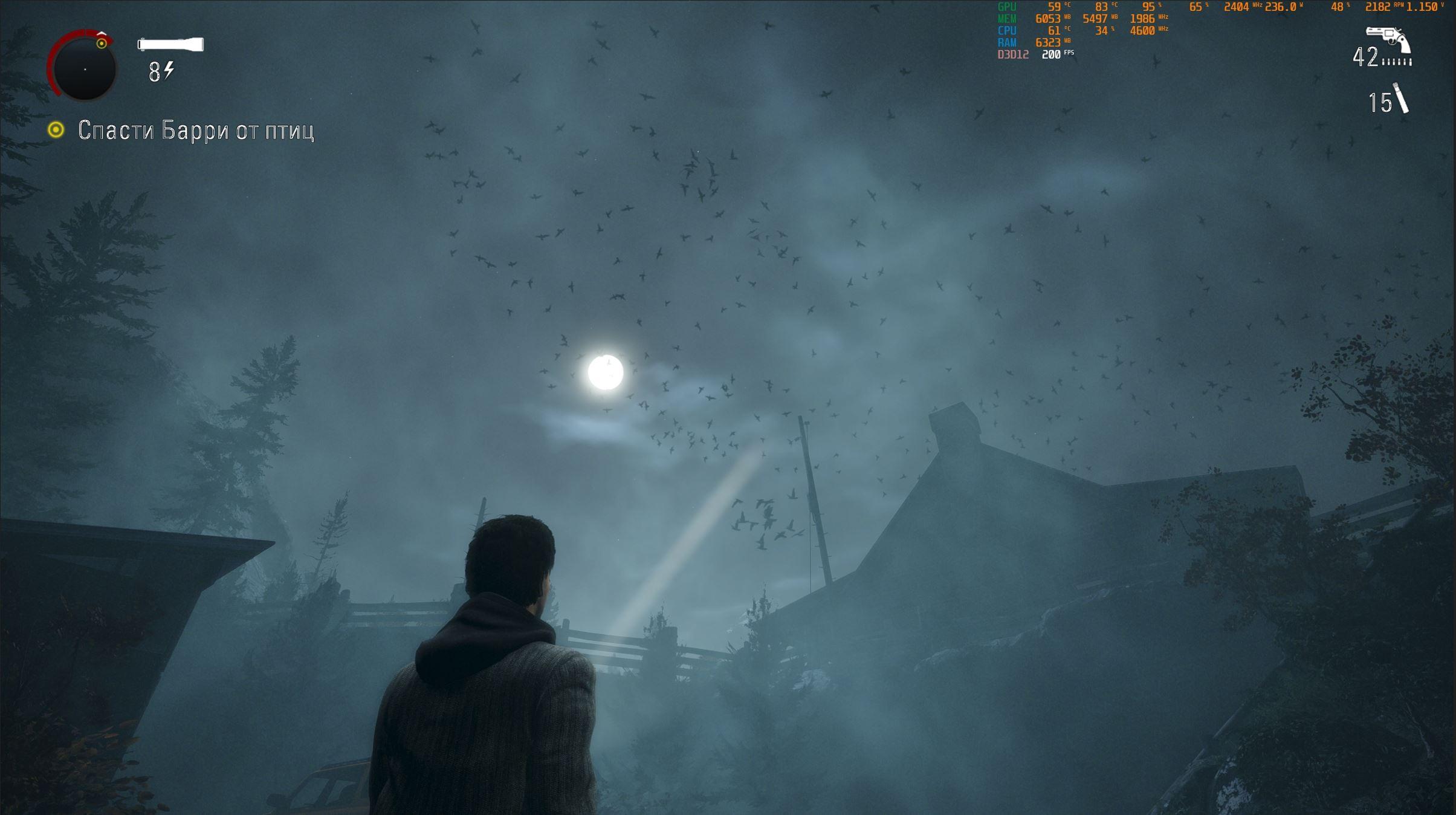Choose the flare item icon
The image size is (1456, 815).
pyautogui.click(x=1401, y=99)
